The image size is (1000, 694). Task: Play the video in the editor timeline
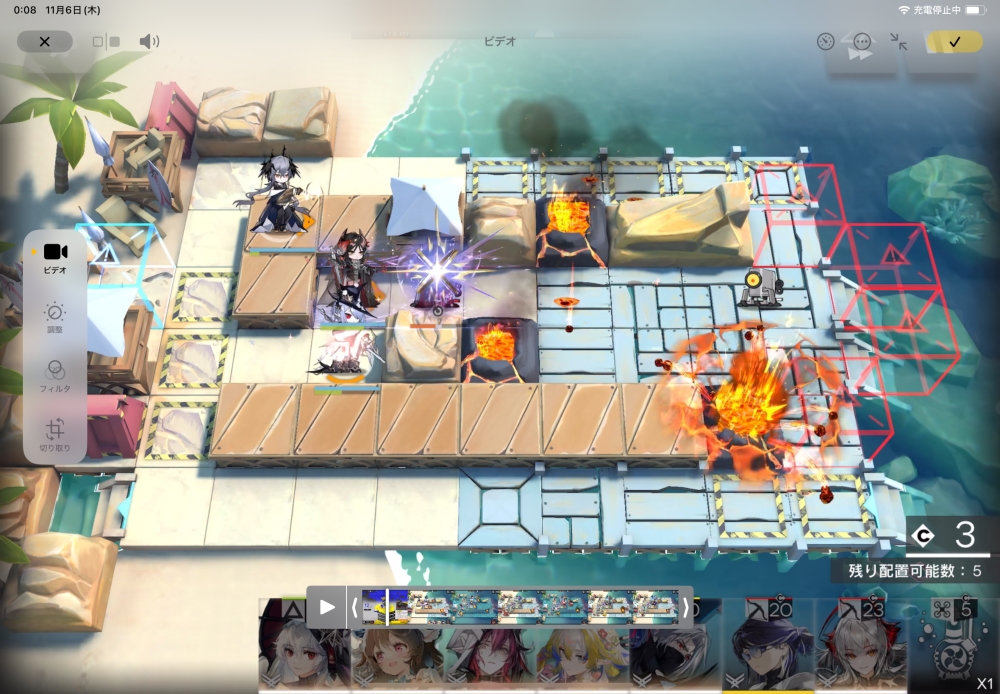point(327,606)
